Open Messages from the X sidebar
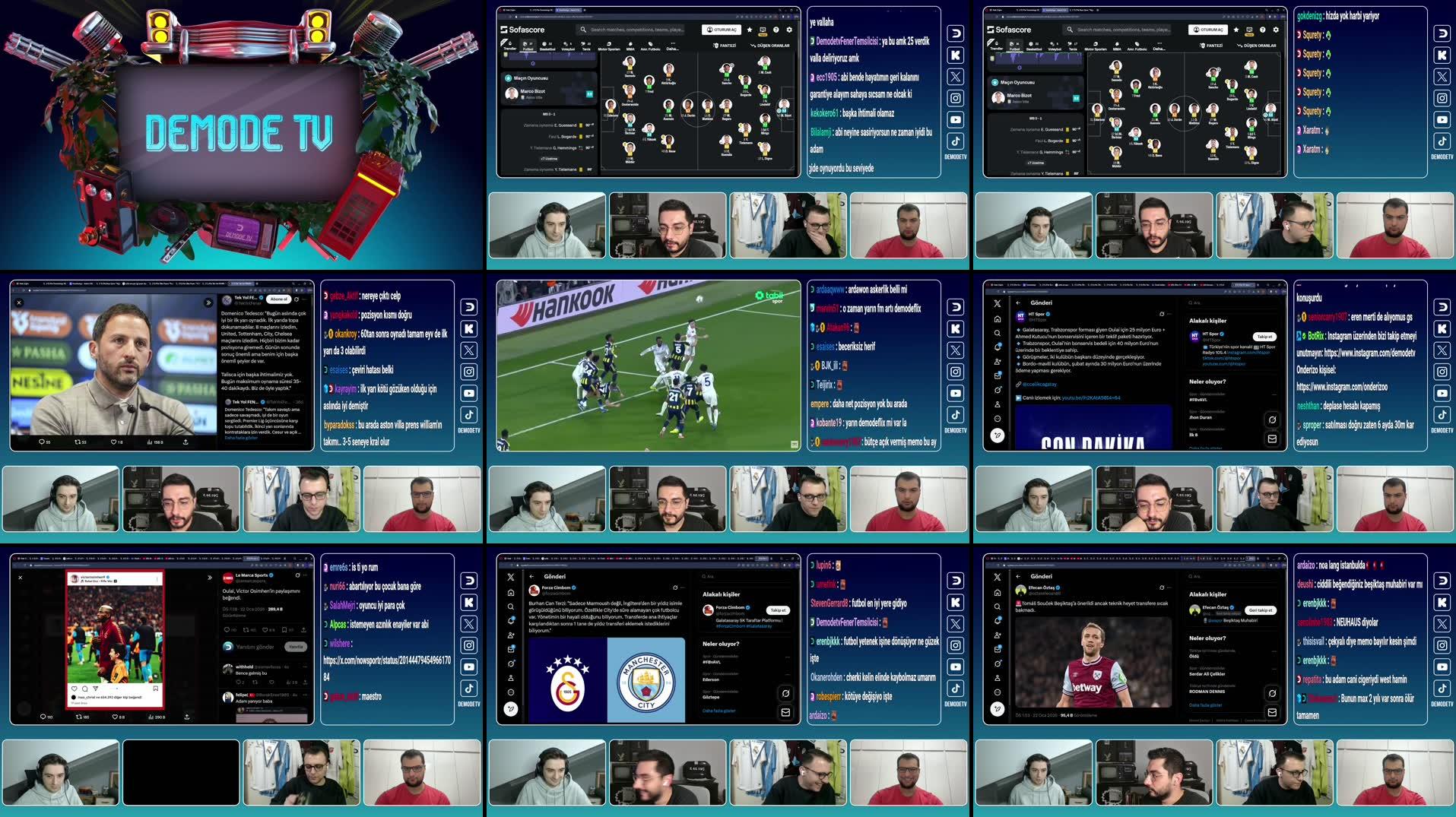The height and width of the screenshot is (817, 1456). (x=998, y=376)
